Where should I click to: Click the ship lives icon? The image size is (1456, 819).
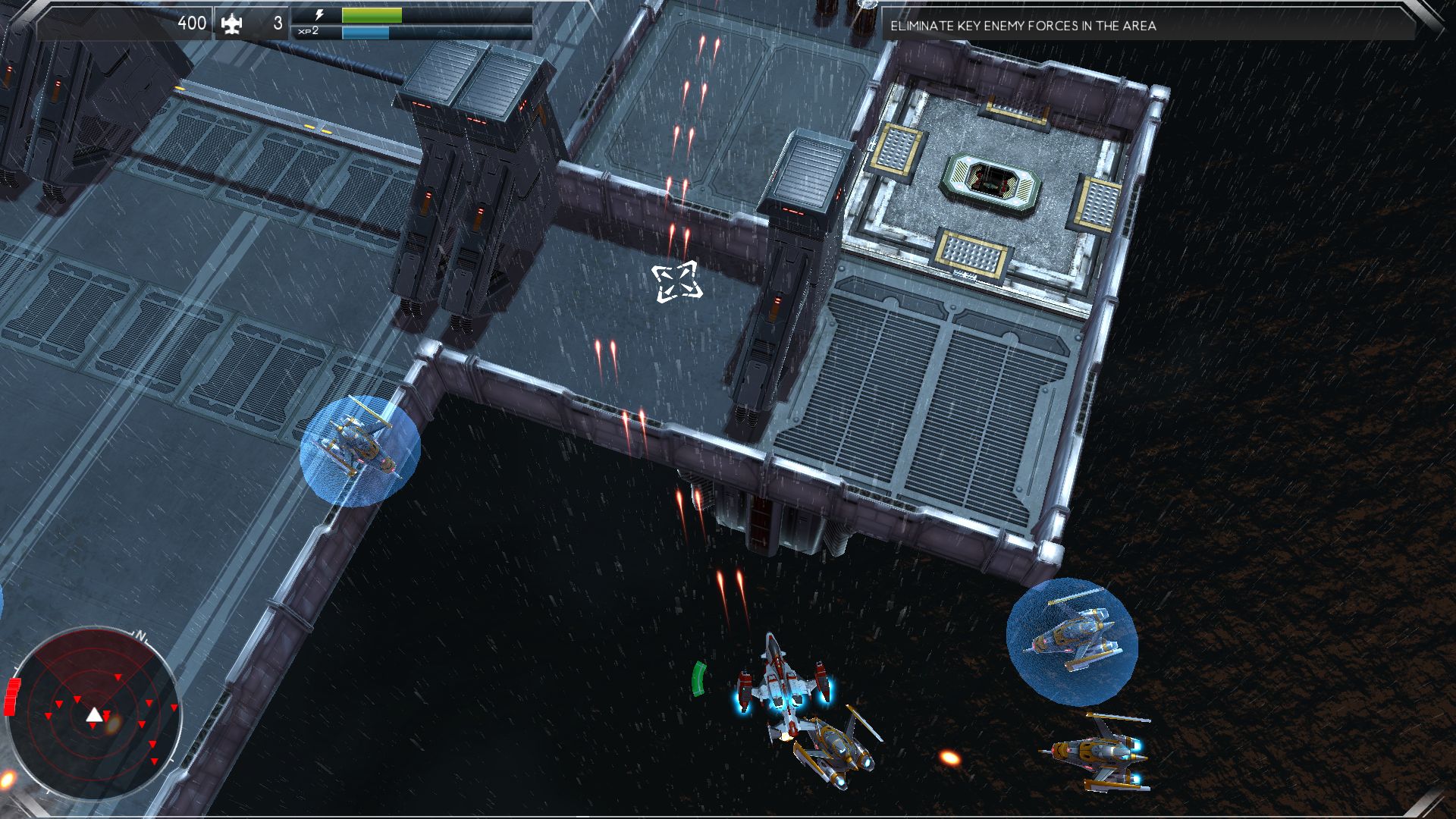[231, 24]
